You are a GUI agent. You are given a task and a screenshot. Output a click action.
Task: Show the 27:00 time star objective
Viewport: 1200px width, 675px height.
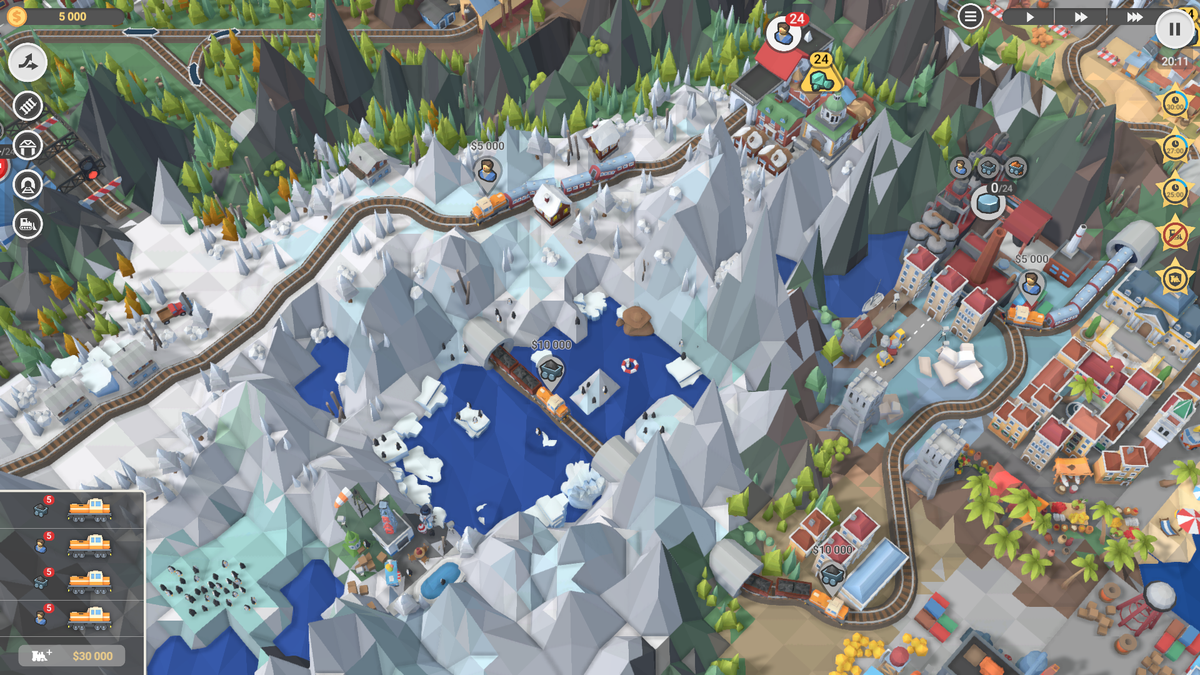tap(1175, 147)
